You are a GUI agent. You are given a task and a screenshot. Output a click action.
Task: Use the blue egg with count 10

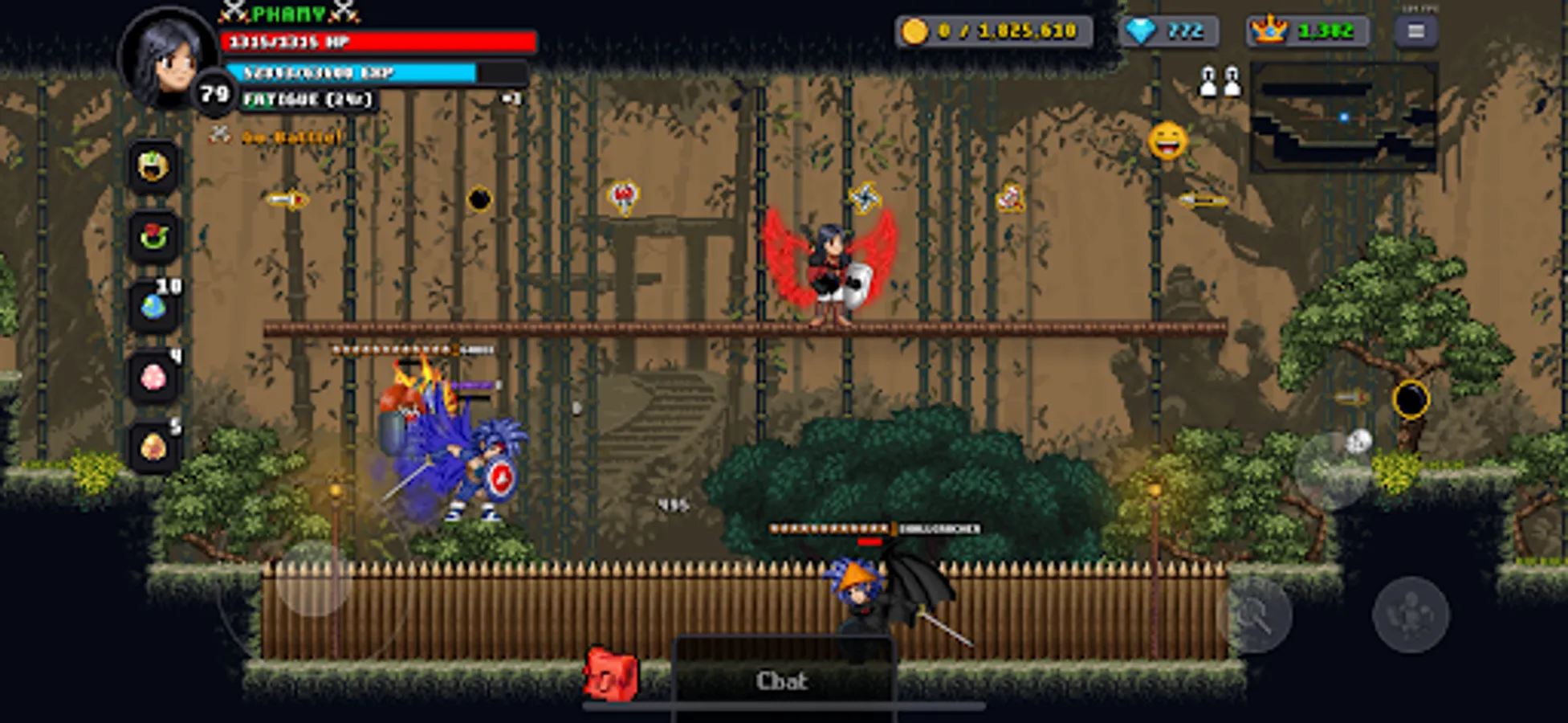(153, 305)
